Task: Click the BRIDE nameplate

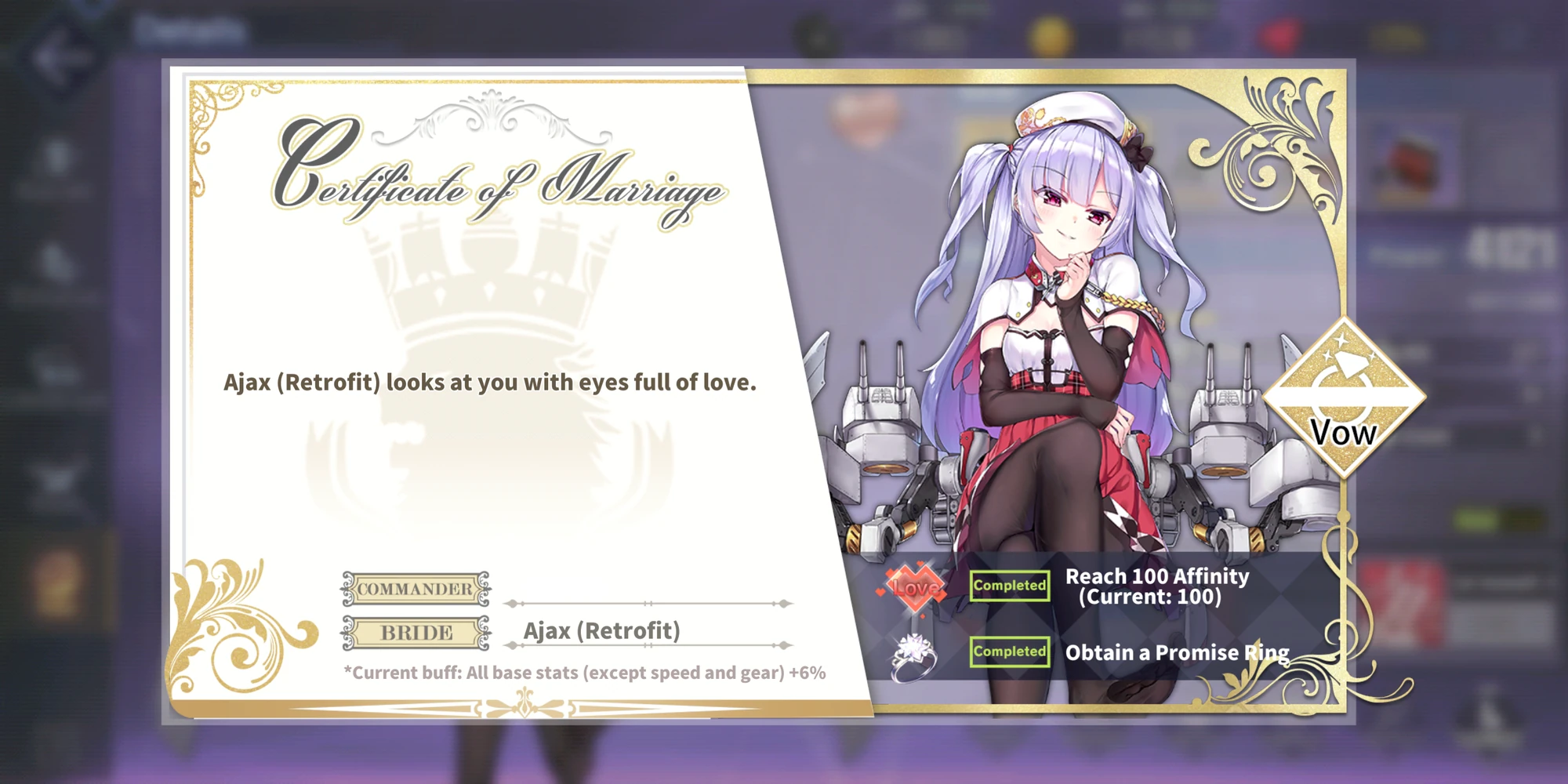Action: pos(416,632)
